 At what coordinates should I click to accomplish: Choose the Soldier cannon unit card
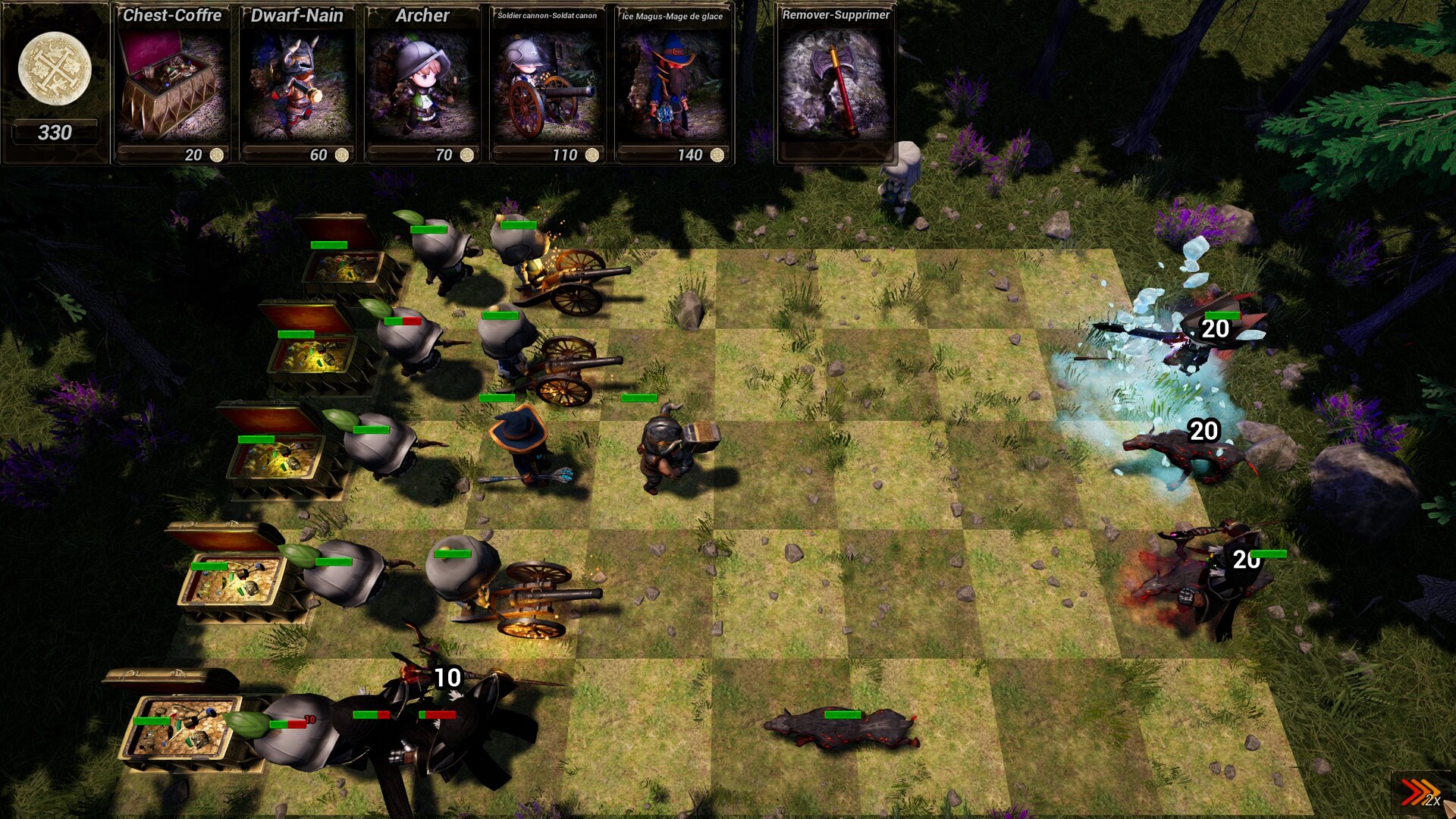[548, 87]
